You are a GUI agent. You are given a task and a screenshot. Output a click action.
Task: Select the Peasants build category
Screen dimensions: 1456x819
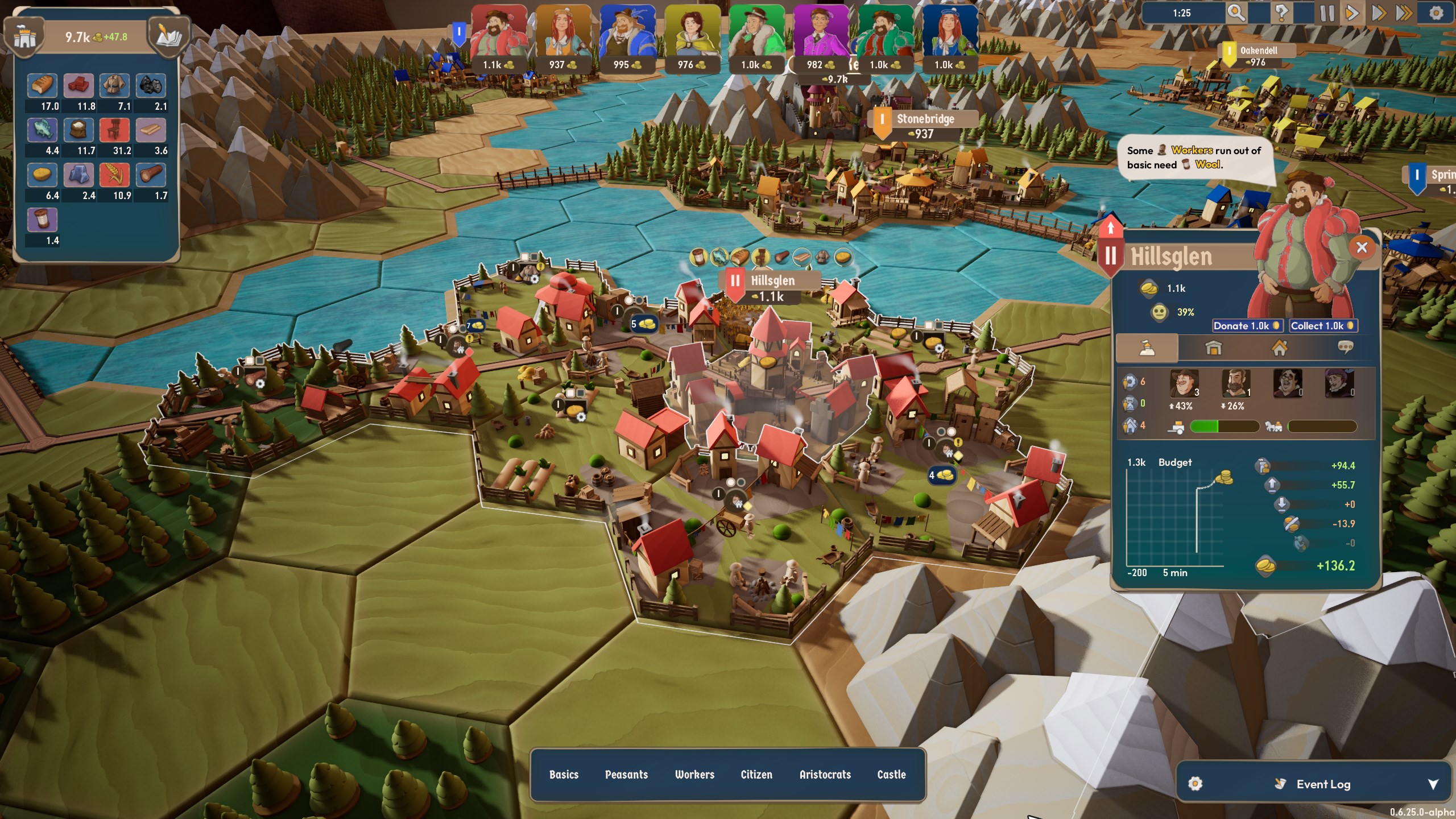(x=626, y=775)
